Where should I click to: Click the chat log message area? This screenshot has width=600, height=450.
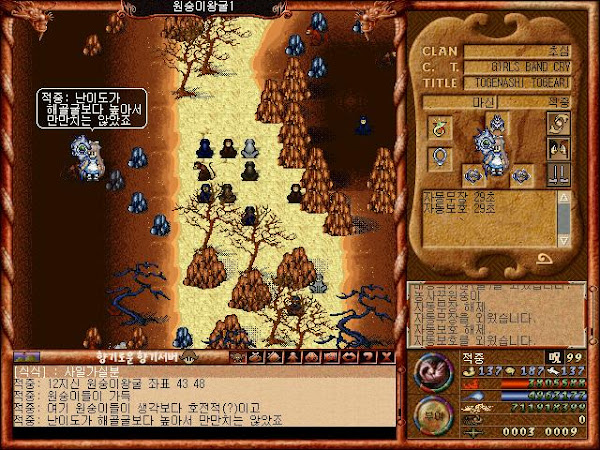[x=200, y=398]
